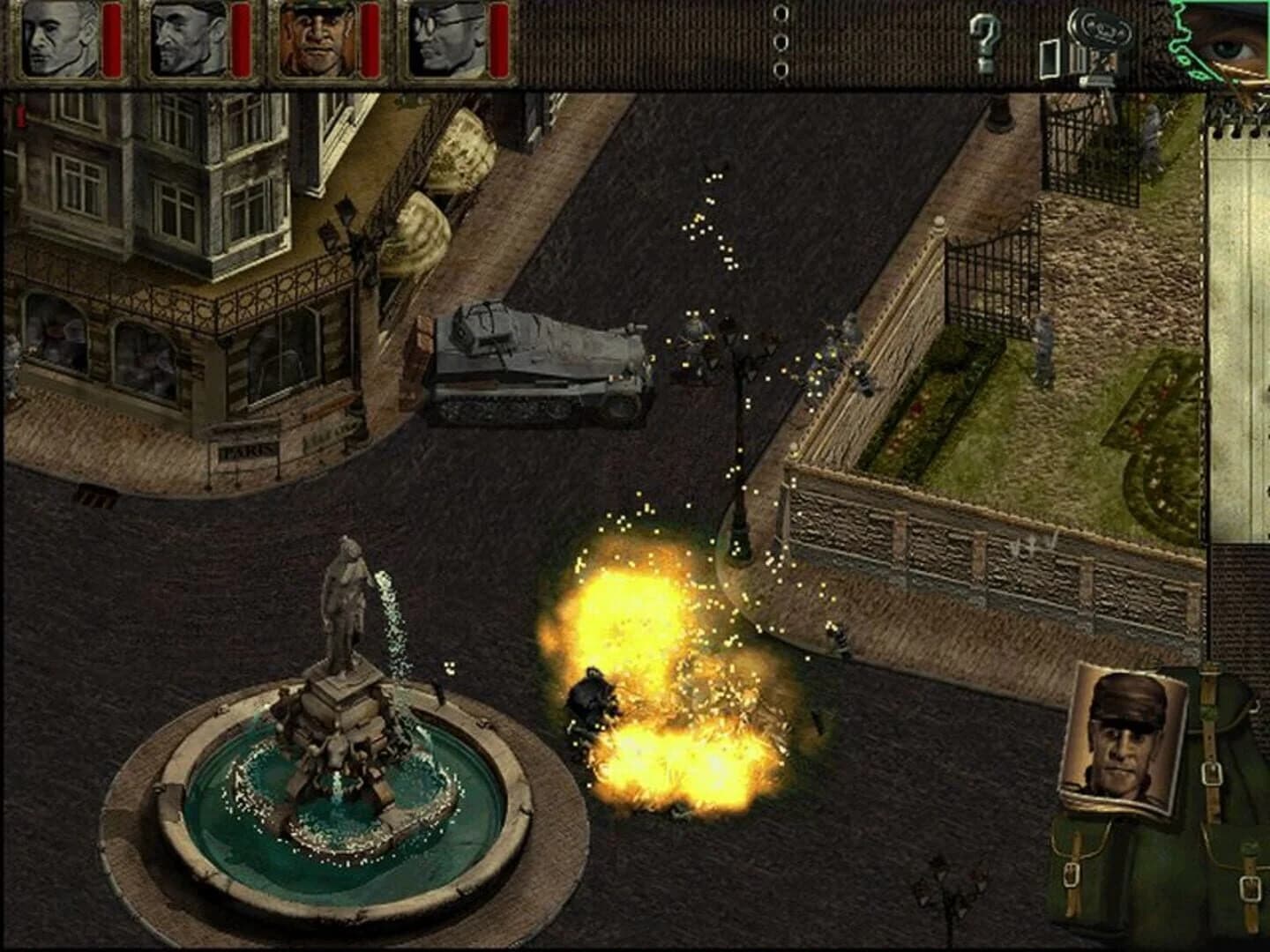Click the question mark help icon

(x=988, y=40)
